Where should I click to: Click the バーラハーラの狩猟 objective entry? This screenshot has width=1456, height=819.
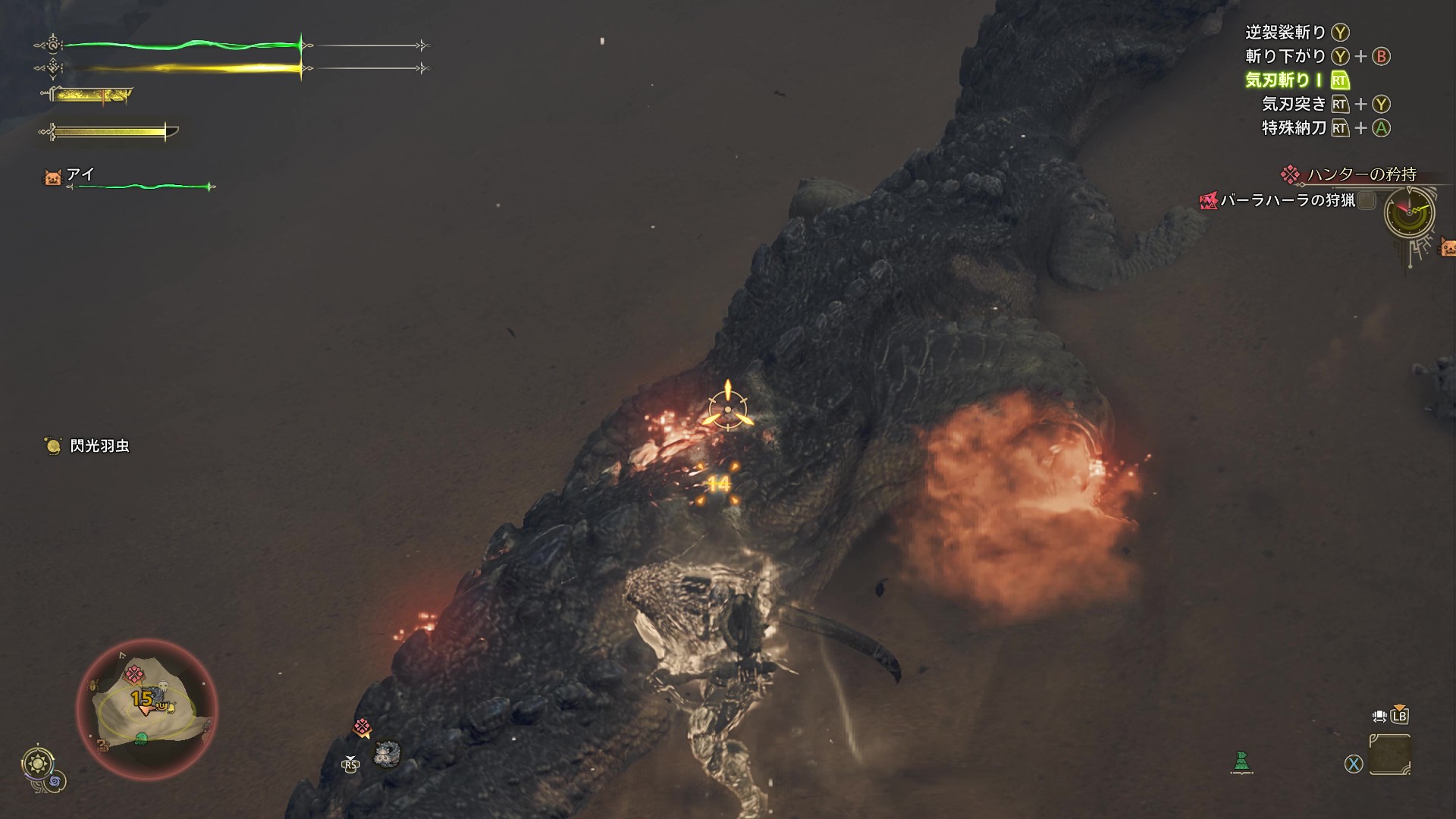tap(1287, 200)
